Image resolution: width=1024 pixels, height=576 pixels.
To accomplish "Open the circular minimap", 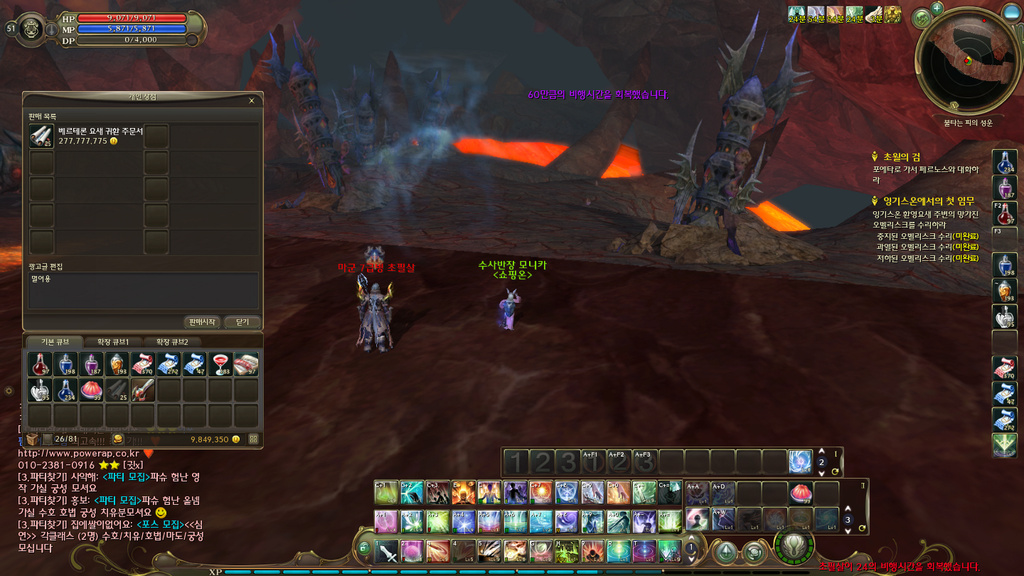I will coord(967,60).
